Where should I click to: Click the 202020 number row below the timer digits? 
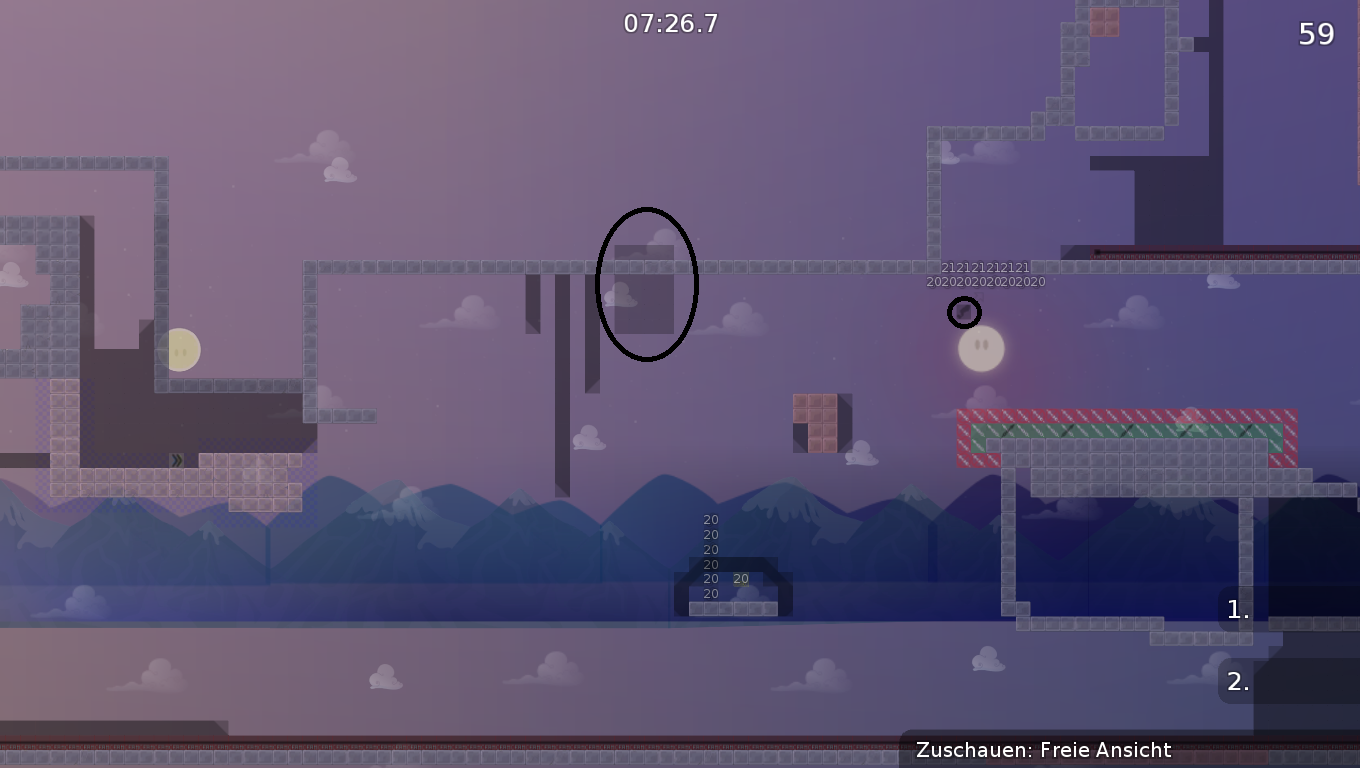coord(984,281)
